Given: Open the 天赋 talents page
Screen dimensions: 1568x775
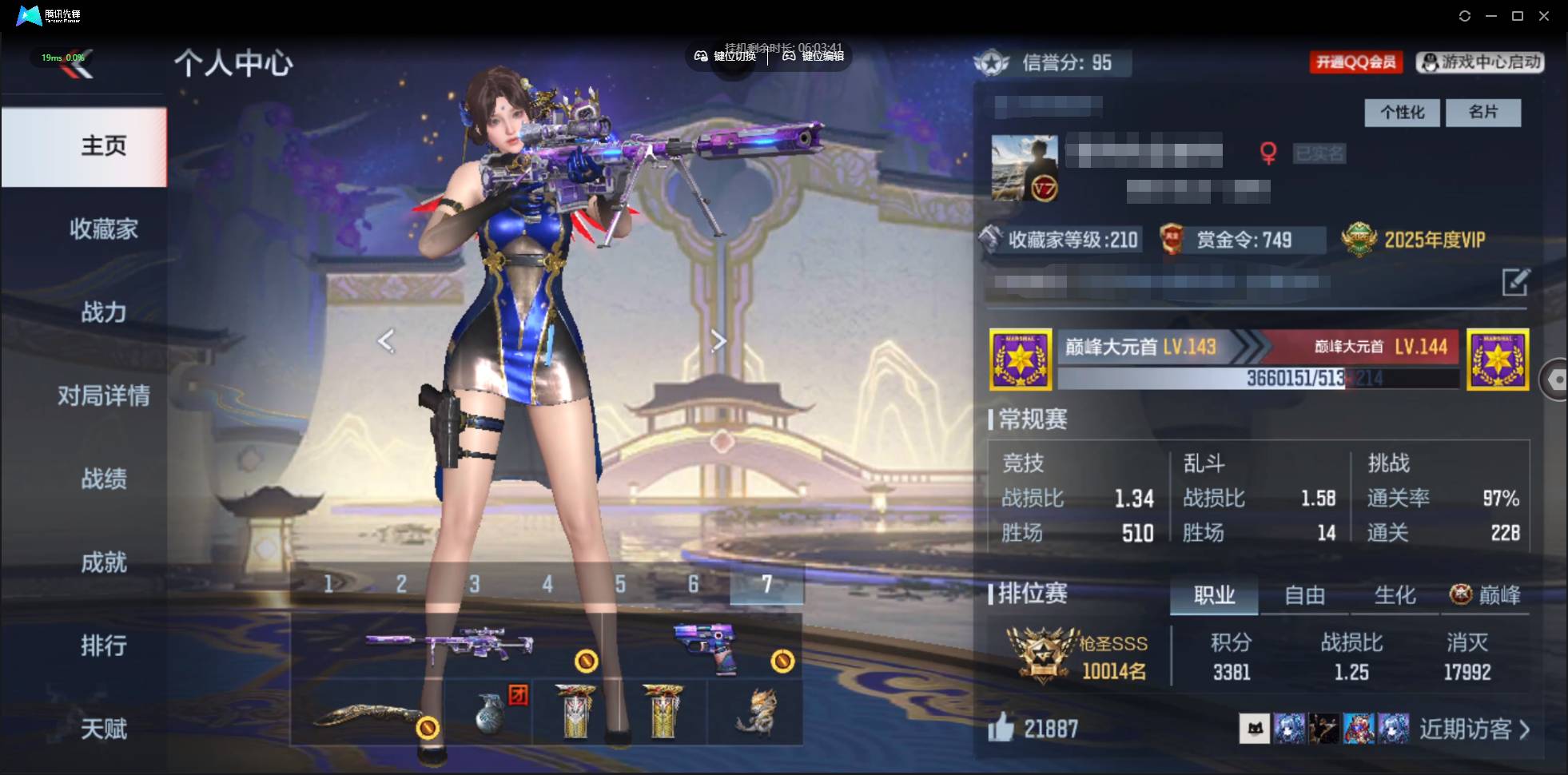Looking at the screenshot, I should point(103,729).
